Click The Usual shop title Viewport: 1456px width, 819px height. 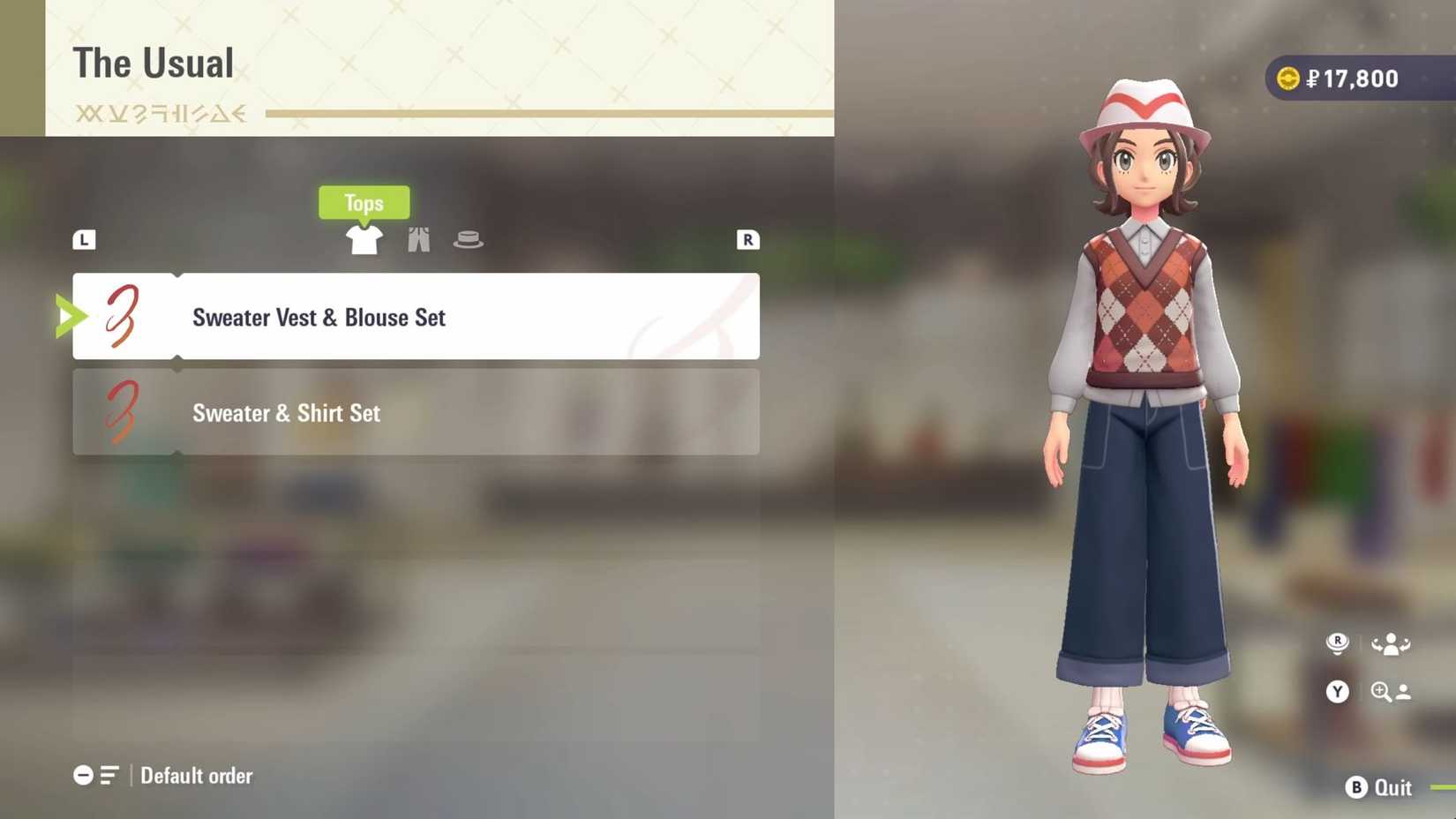point(154,62)
